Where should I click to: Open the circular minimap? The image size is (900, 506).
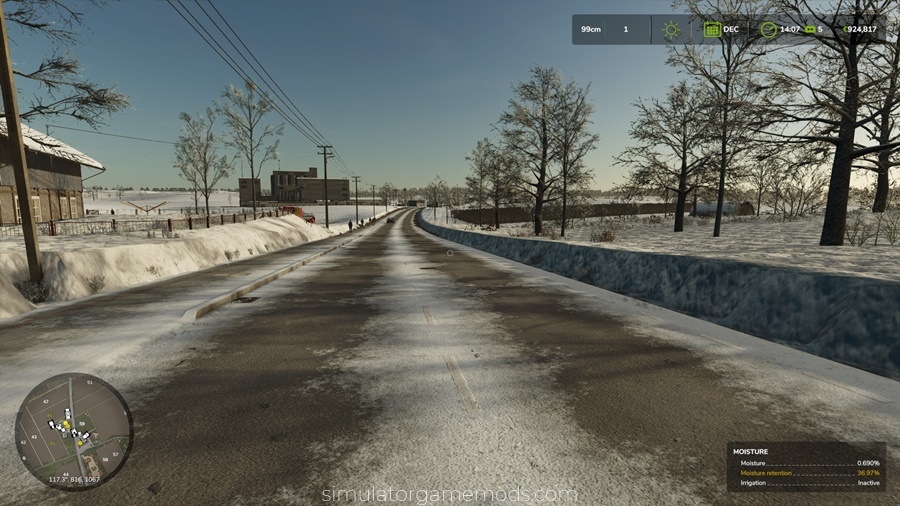[73, 431]
